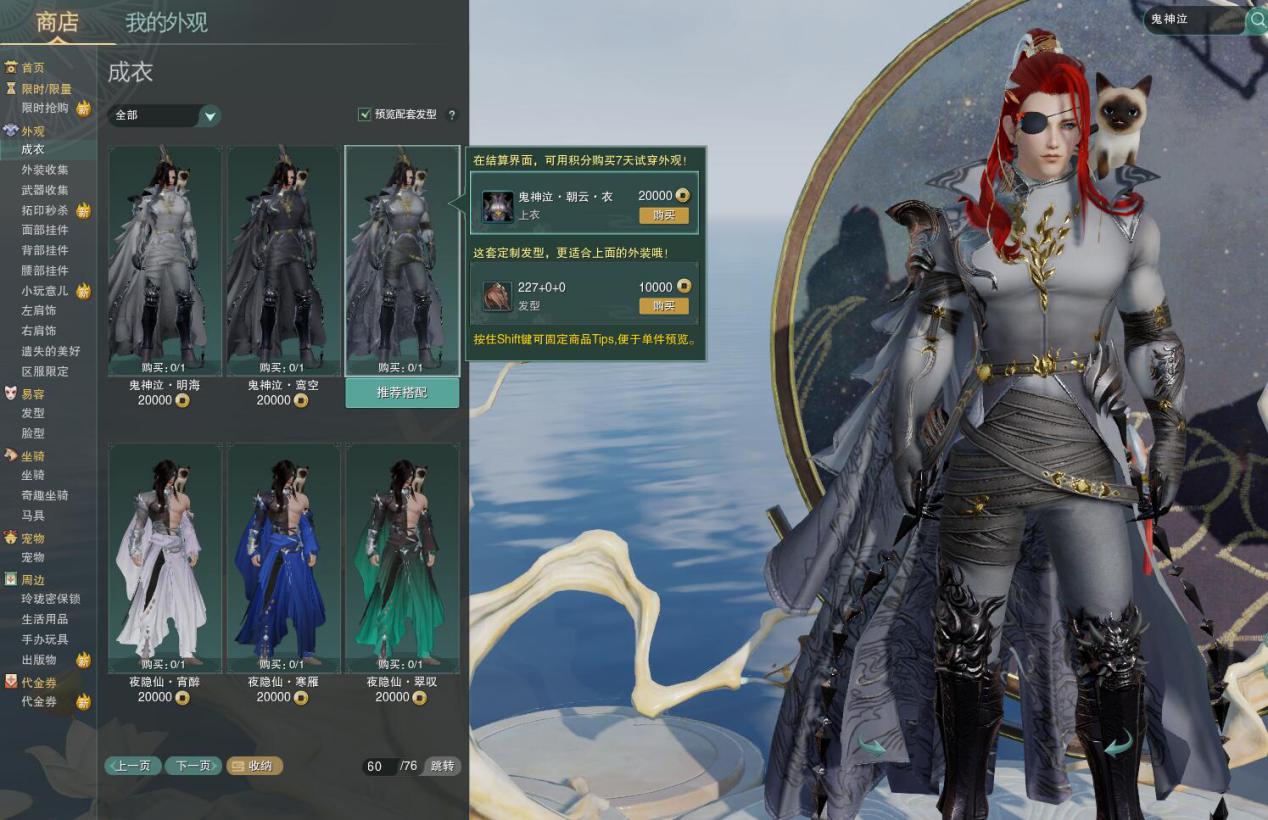Choose the 夜隐仙·翠叹 green outfit
The width and height of the screenshot is (1268, 820).
tap(402, 557)
